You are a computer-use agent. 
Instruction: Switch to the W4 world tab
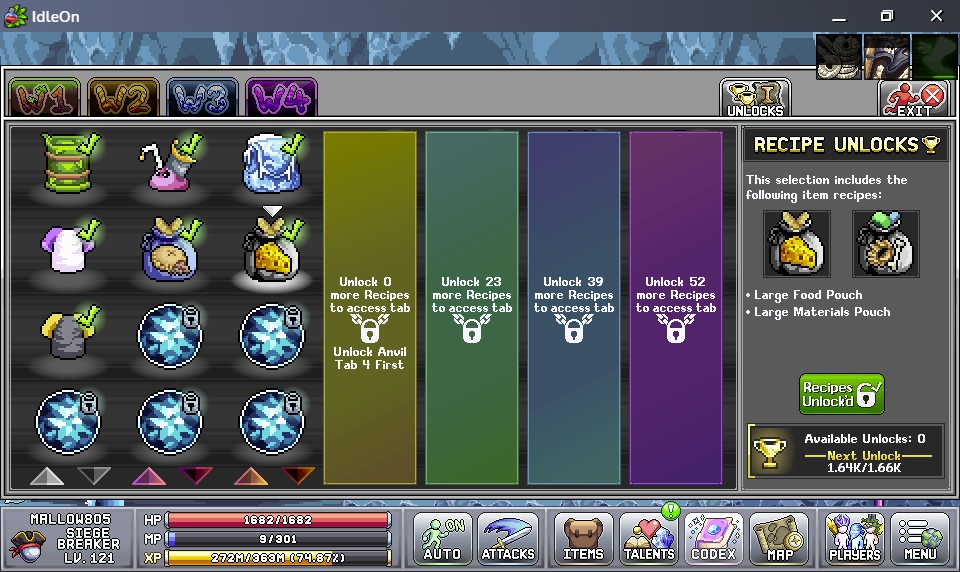281,100
